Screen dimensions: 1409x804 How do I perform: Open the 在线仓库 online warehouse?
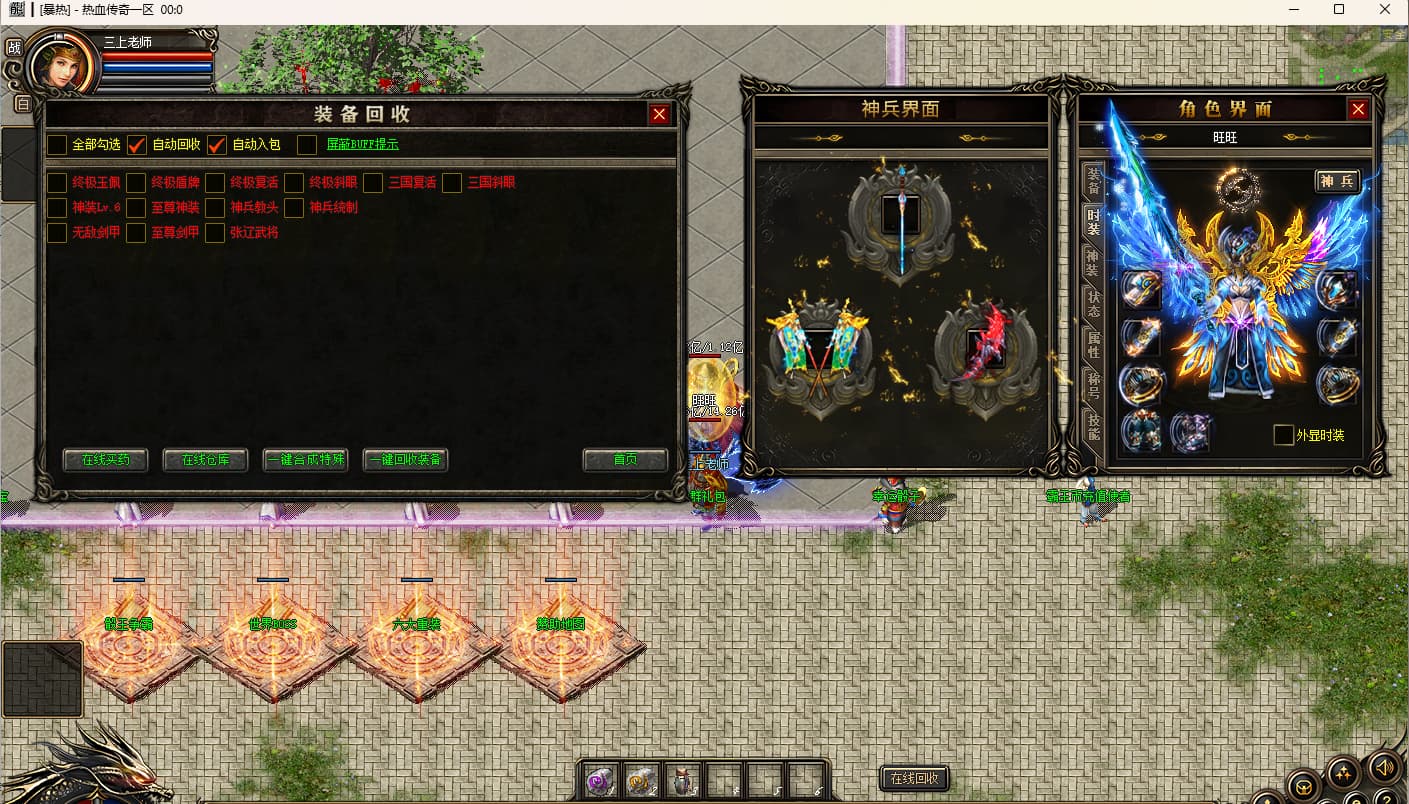click(x=205, y=460)
